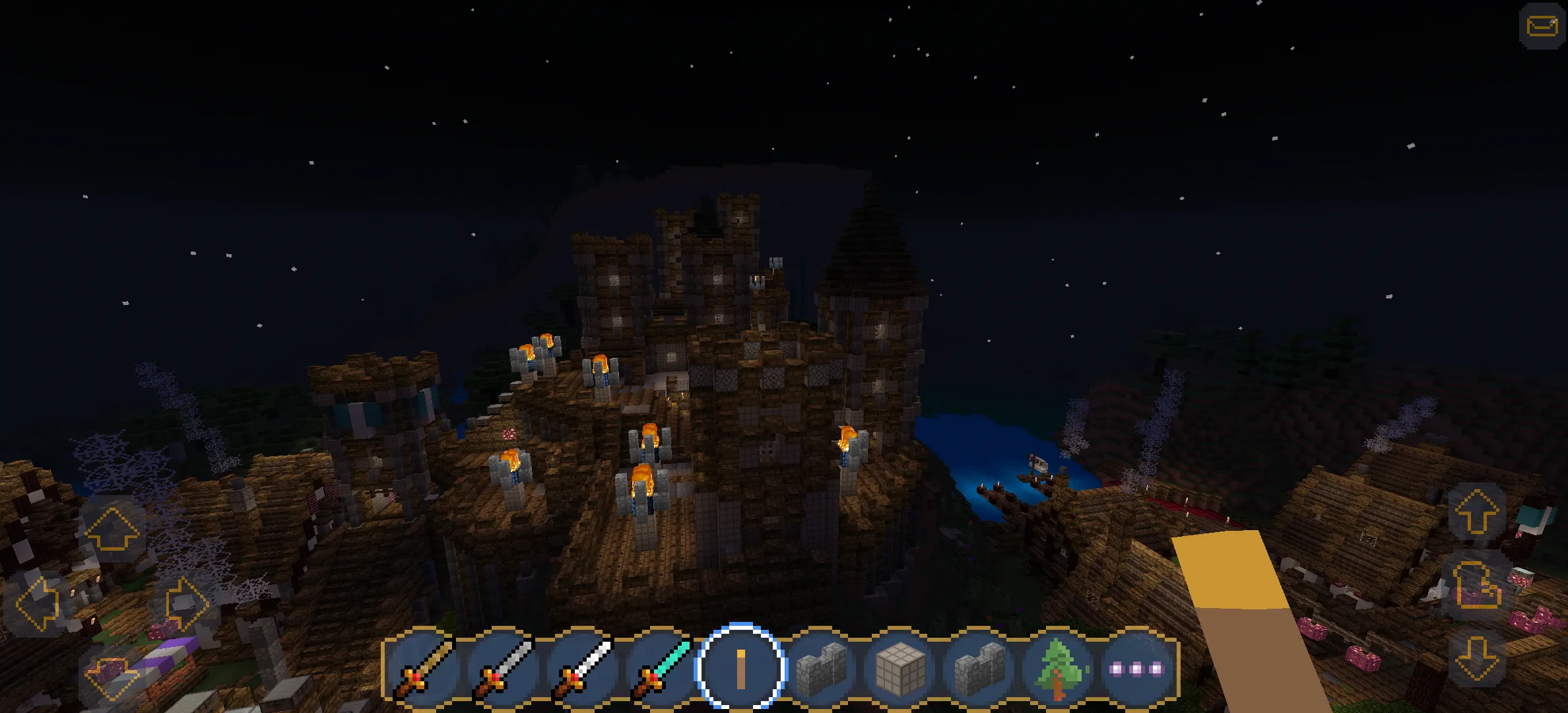The width and height of the screenshot is (1568, 713).
Task: Tap the descend arrow on the right side
Action: coord(1476,659)
